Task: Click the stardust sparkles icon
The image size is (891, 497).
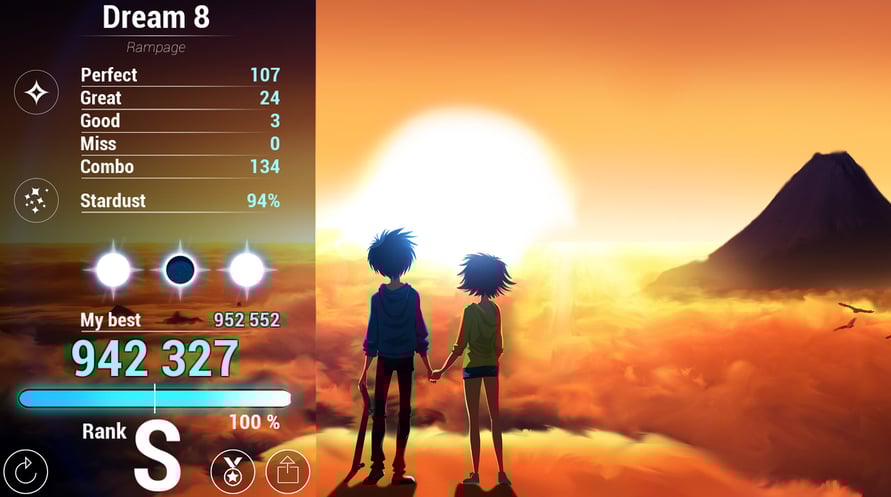Action: click(36, 200)
